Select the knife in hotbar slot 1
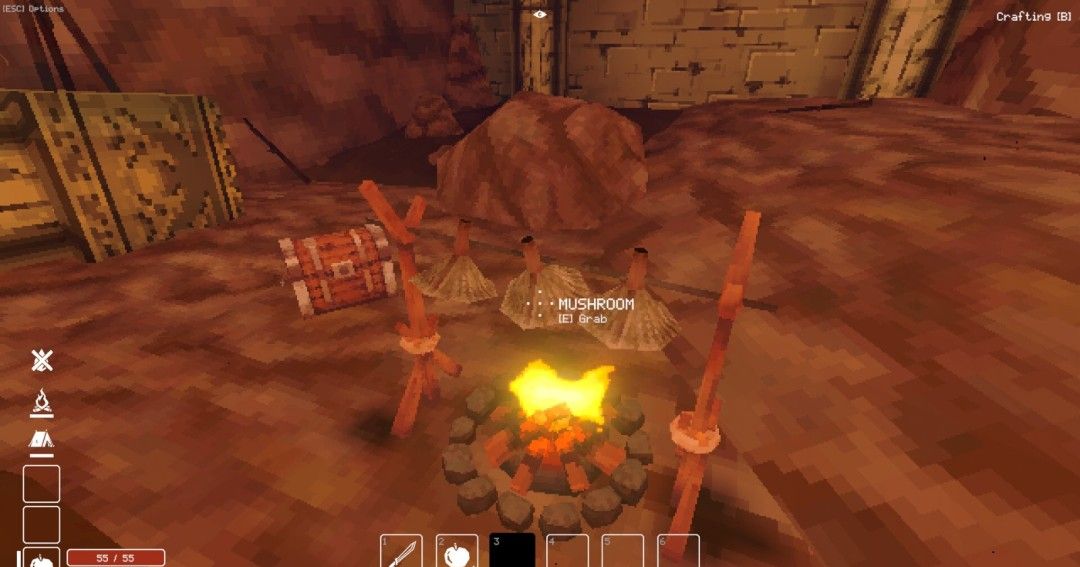Image resolution: width=1080 pixels, height=567 pixels. 401,552
